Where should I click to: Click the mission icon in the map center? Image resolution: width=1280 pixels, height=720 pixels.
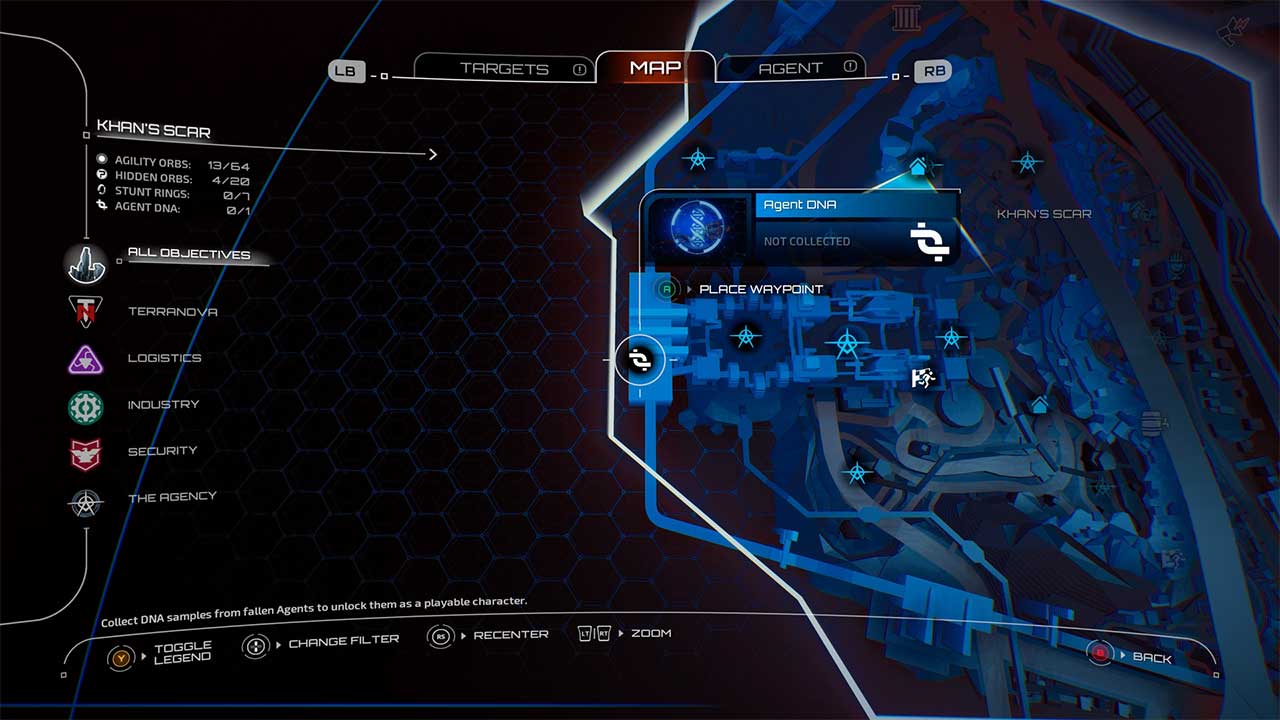(x=922, y=376)
